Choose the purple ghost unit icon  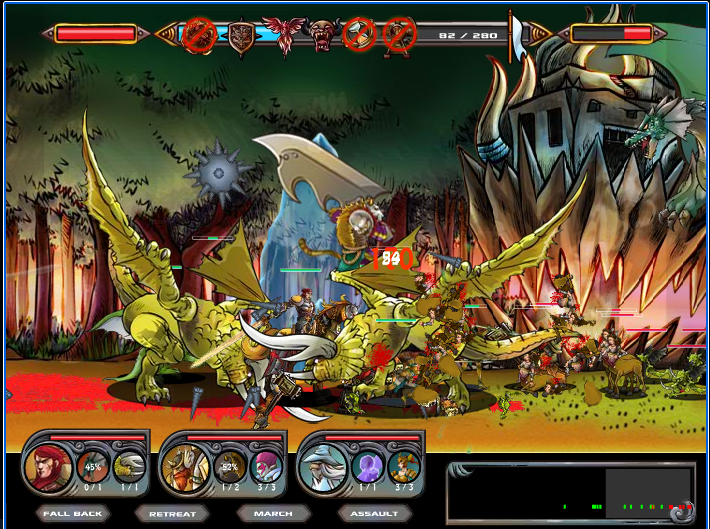point(369,467)
